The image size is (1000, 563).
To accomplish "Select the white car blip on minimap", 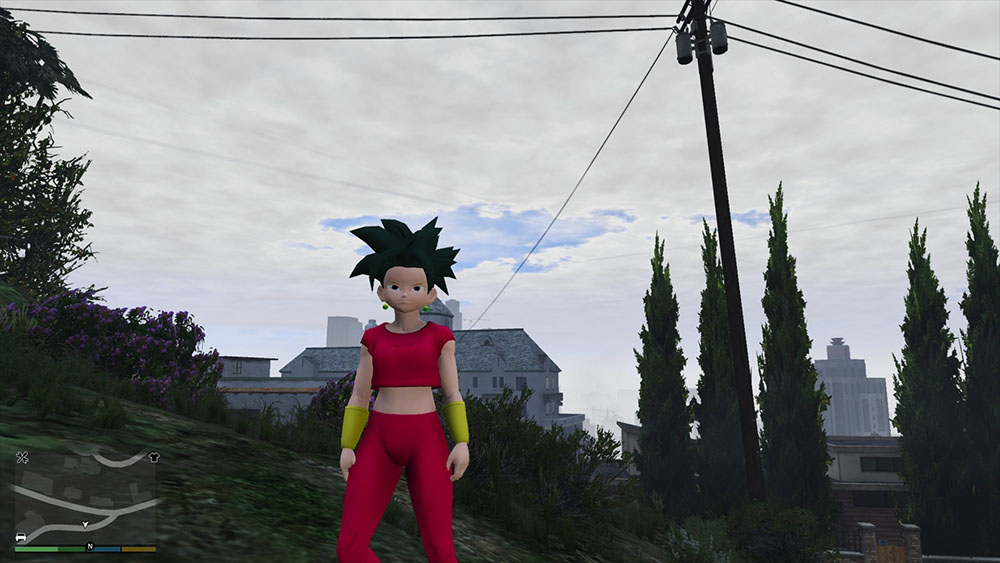I will [x=21, y=537].
